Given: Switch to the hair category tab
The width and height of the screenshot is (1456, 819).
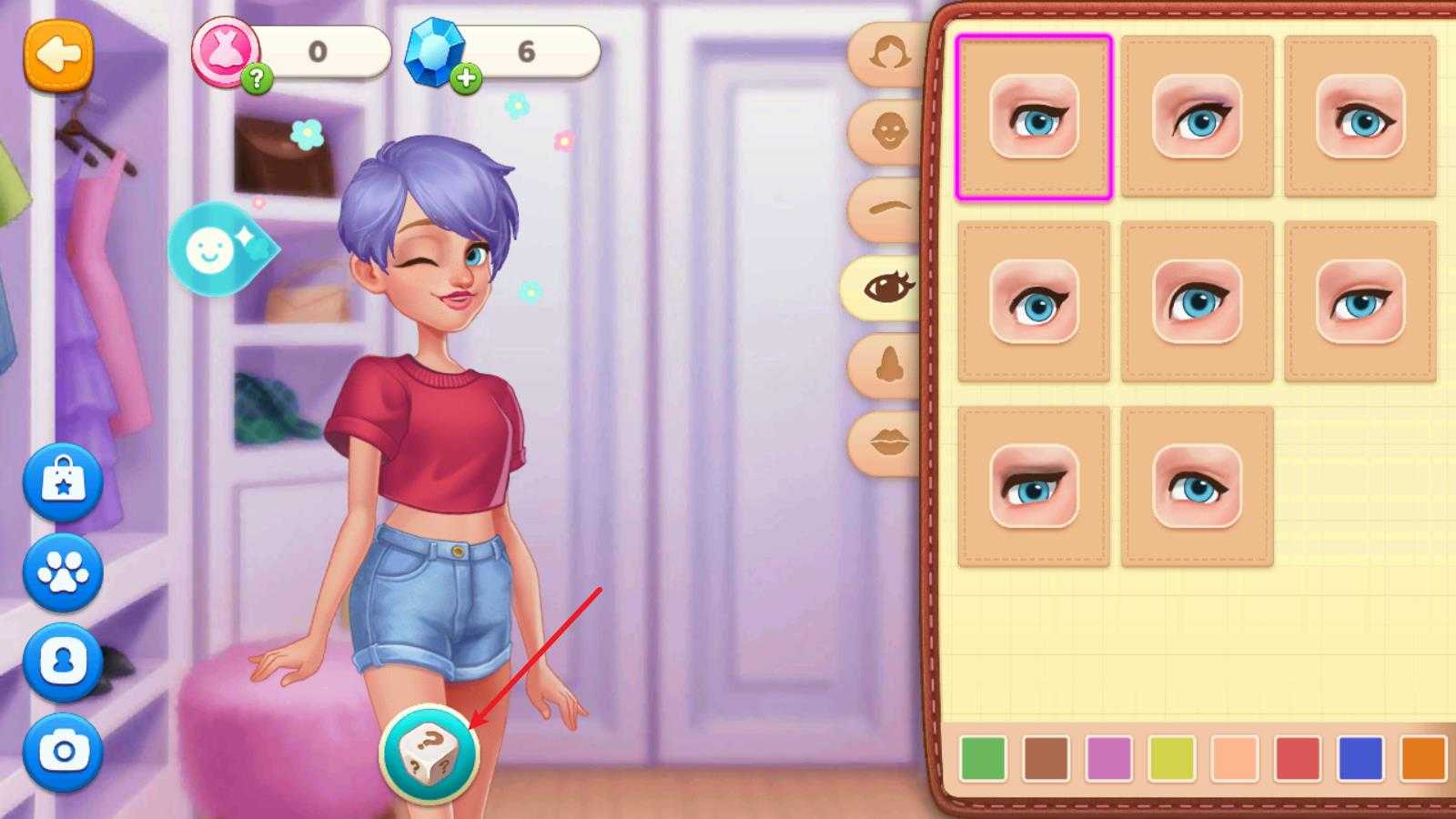Looking at the screenshot, I should (x=888, y=54).
